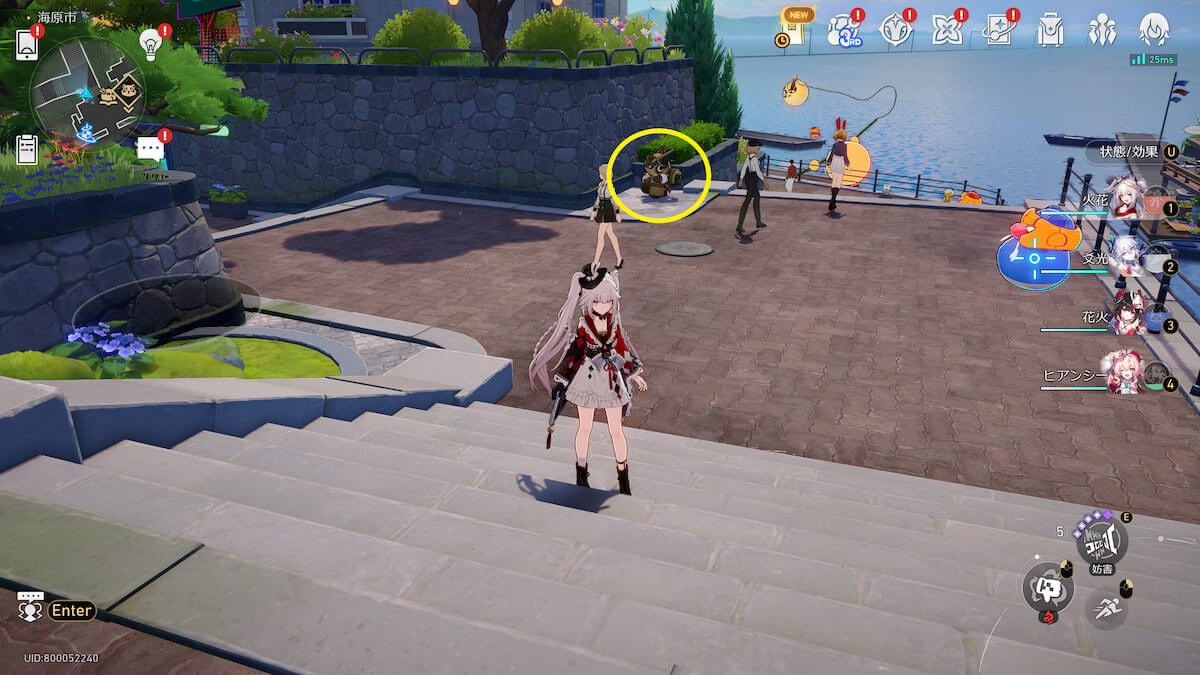The image size is (1200, 675).
Task: Open the four-petal flower icon
Action: pos(946,31)
